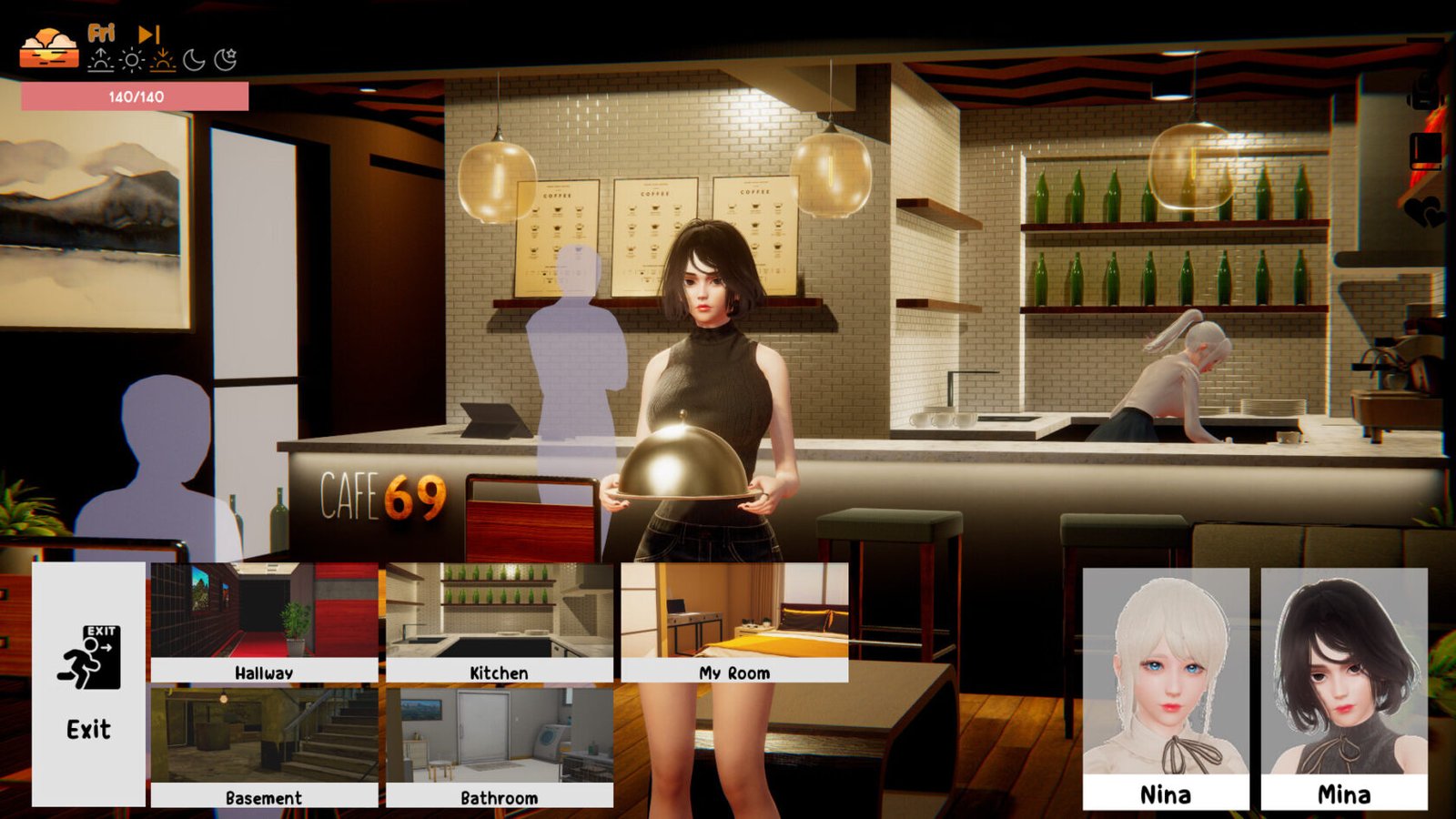Open the double hearts relationship icon
The width and height of the screenshot is (1456, 819).
[1423, 212]
